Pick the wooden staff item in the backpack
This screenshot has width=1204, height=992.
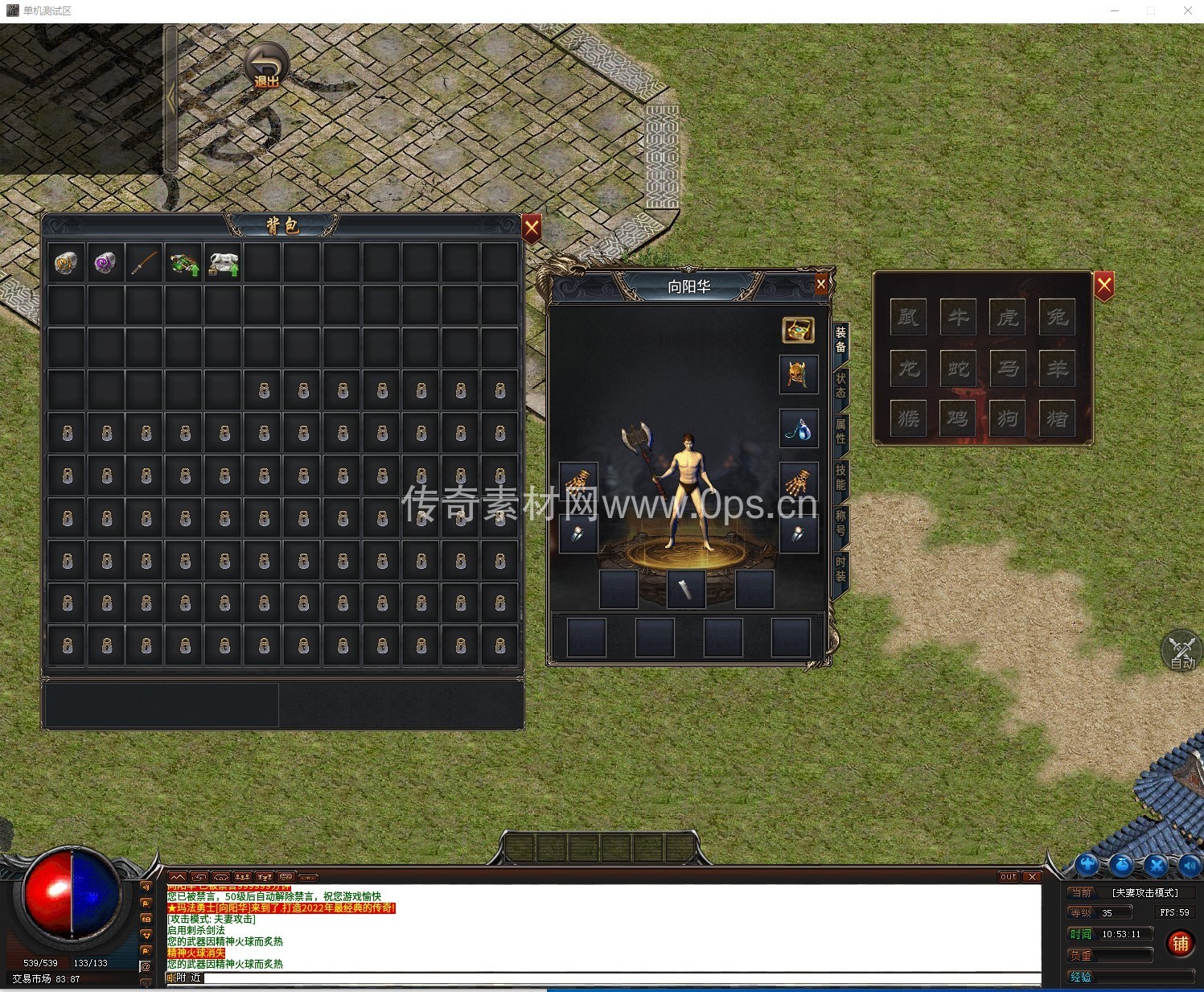click(x=145, y=262)
